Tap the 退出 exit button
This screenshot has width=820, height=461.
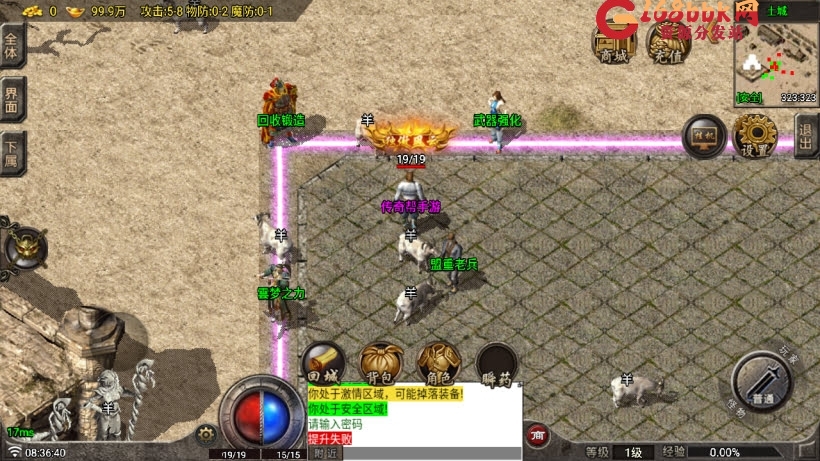point(806,132)
